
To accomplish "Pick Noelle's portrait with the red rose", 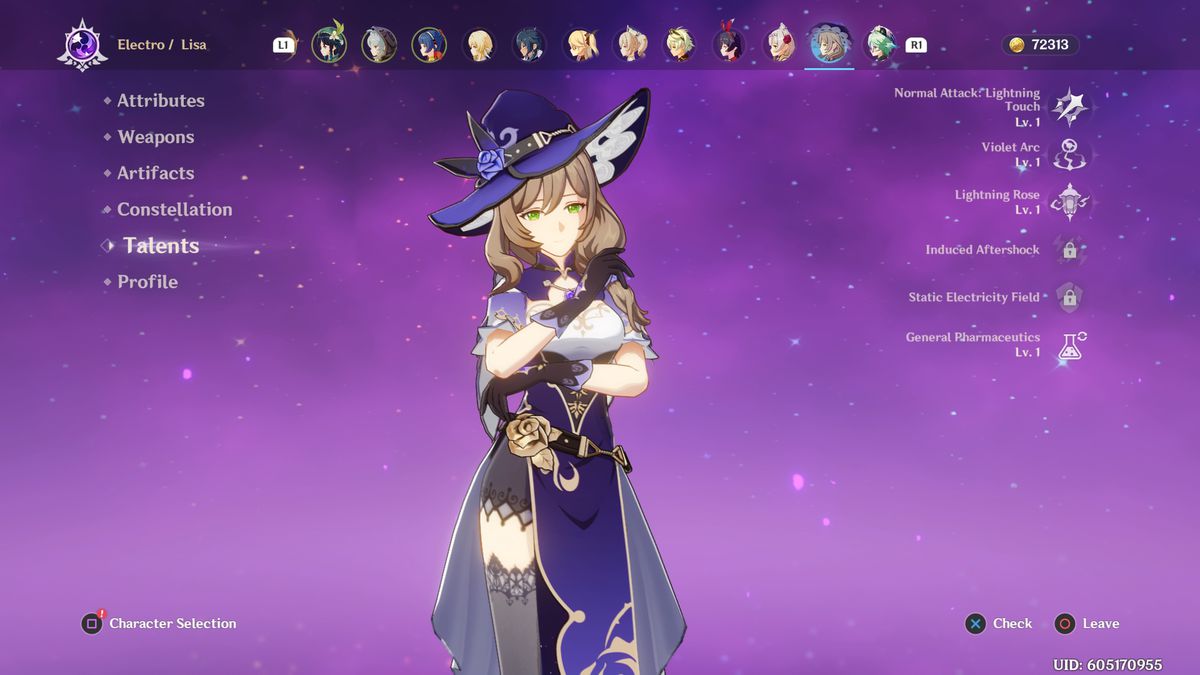I will click(779, 45).
